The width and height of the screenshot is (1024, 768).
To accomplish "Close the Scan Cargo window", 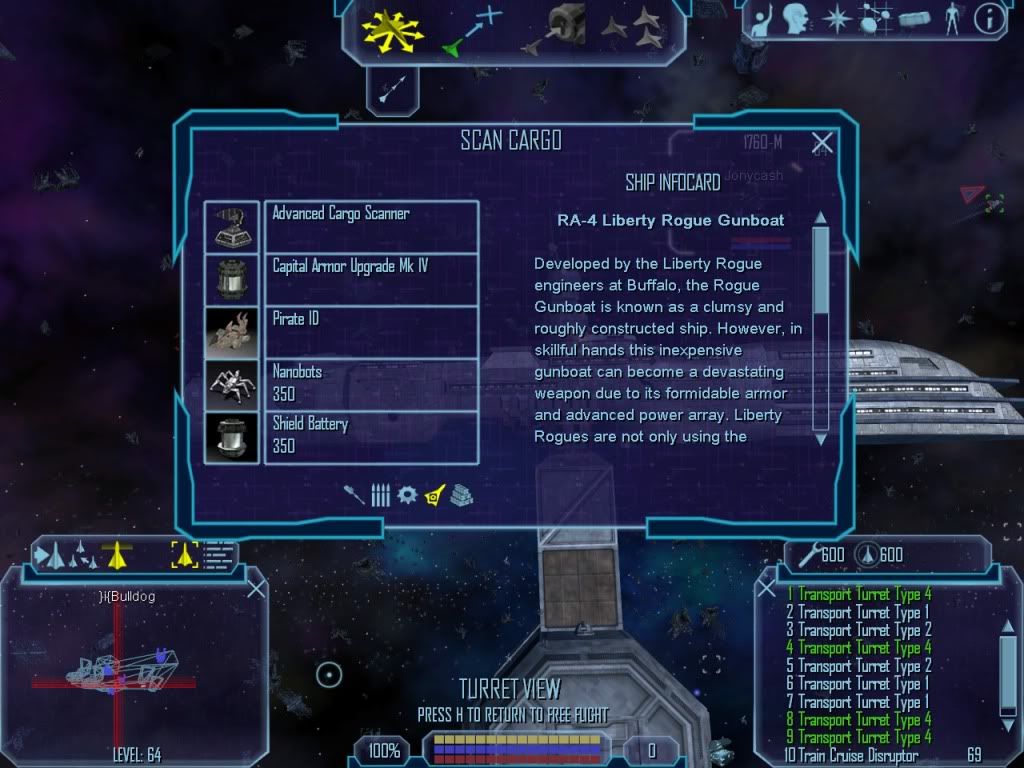I will 822,143.
